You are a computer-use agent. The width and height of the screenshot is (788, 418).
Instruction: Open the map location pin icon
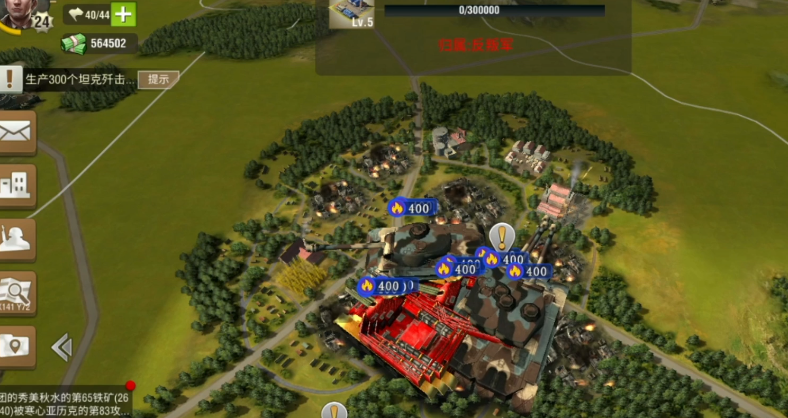16,346
